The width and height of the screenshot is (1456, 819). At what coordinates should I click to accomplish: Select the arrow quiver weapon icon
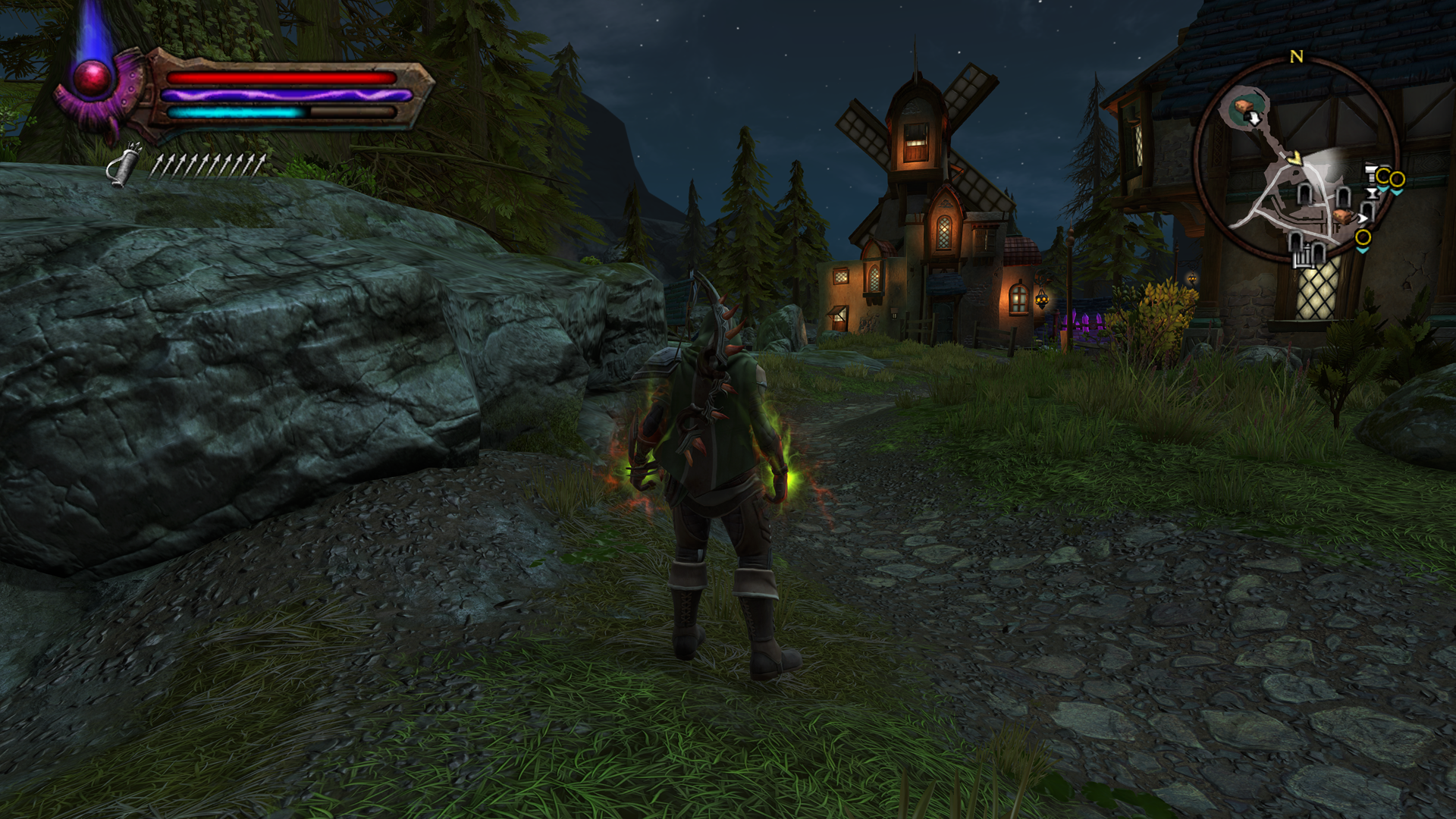(x=123, y=166)
